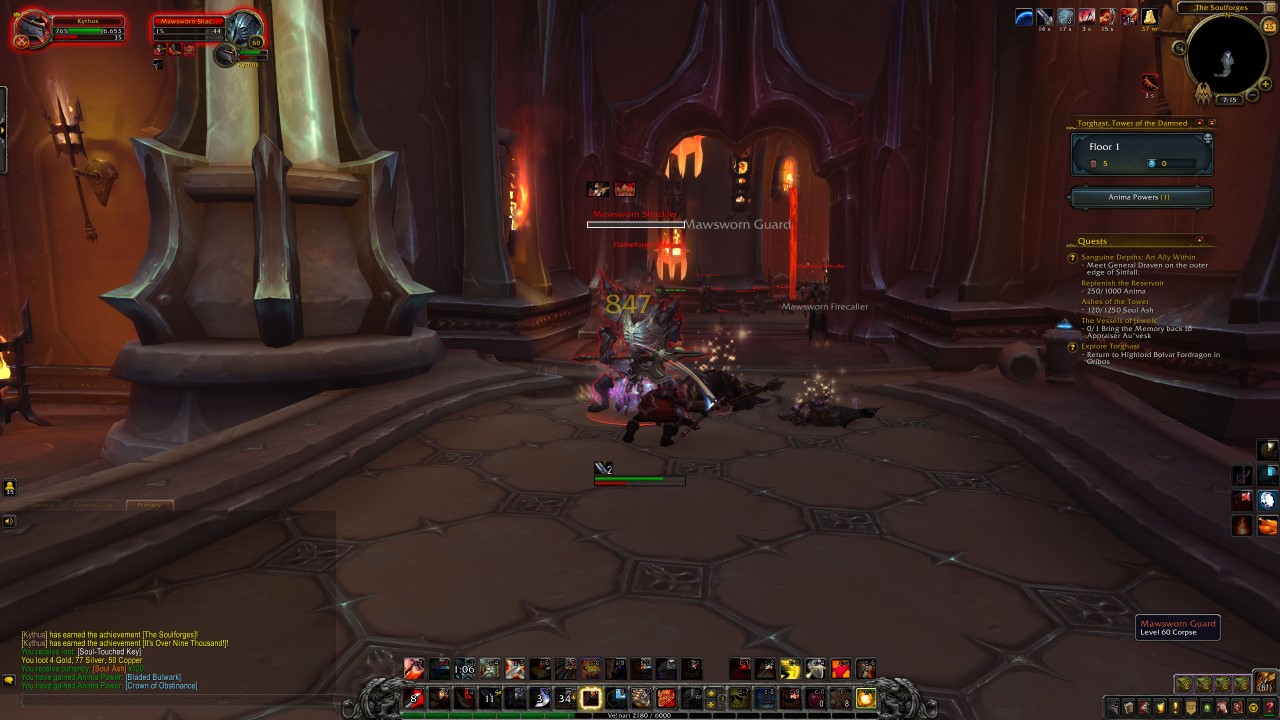Image resolution: width=1280 pixels, height=720 pixels.
Task: Open the Anima Powers (1) button
Action: coord(1141,197)
